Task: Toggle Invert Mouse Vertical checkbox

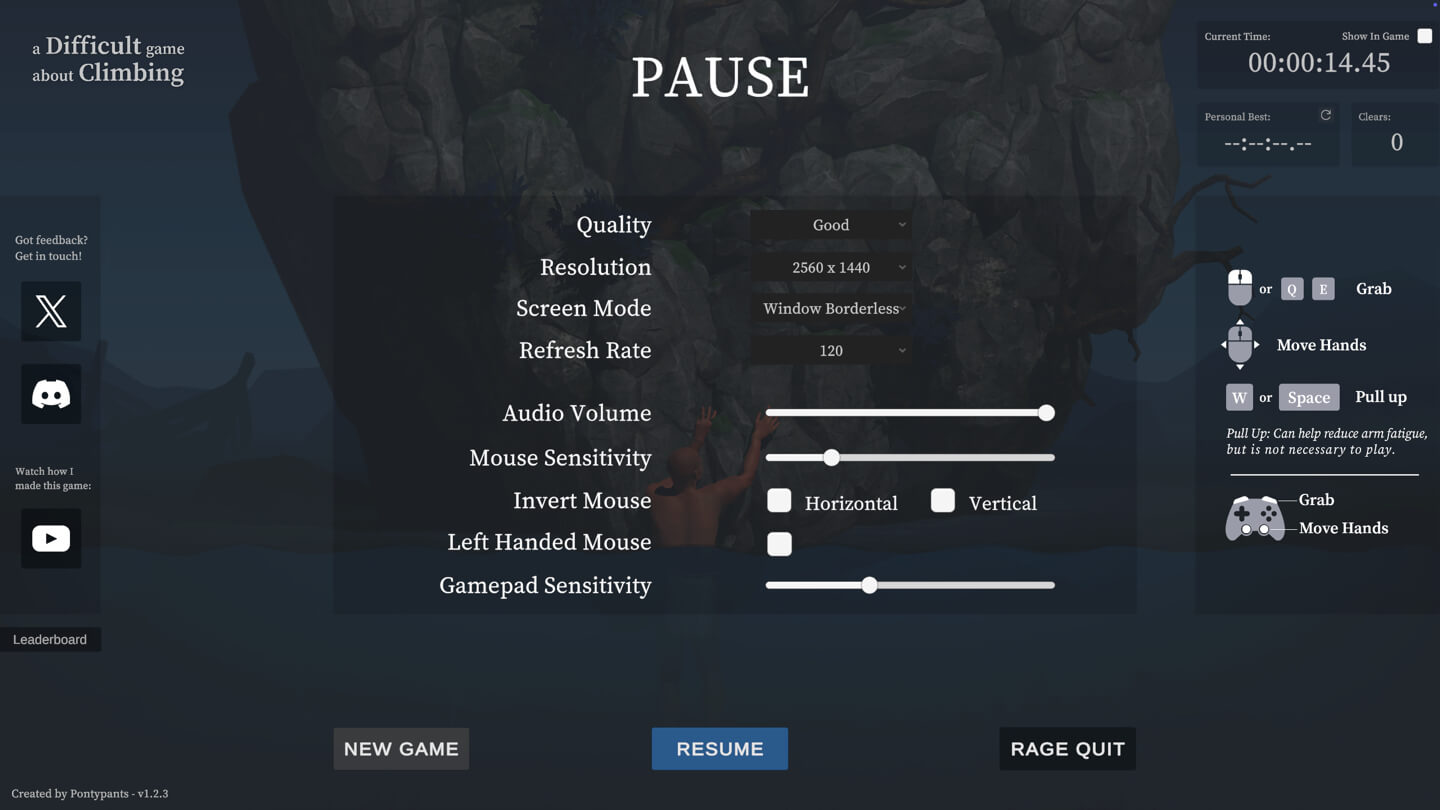Action: 942,501
